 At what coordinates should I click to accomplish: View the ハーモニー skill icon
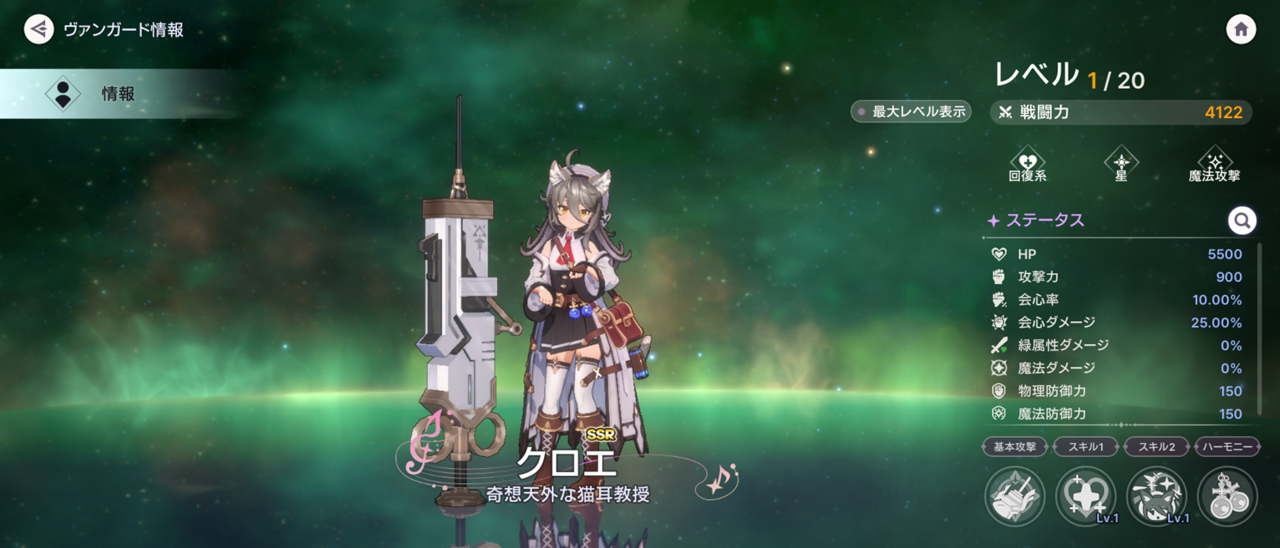tap(1227, 496)
